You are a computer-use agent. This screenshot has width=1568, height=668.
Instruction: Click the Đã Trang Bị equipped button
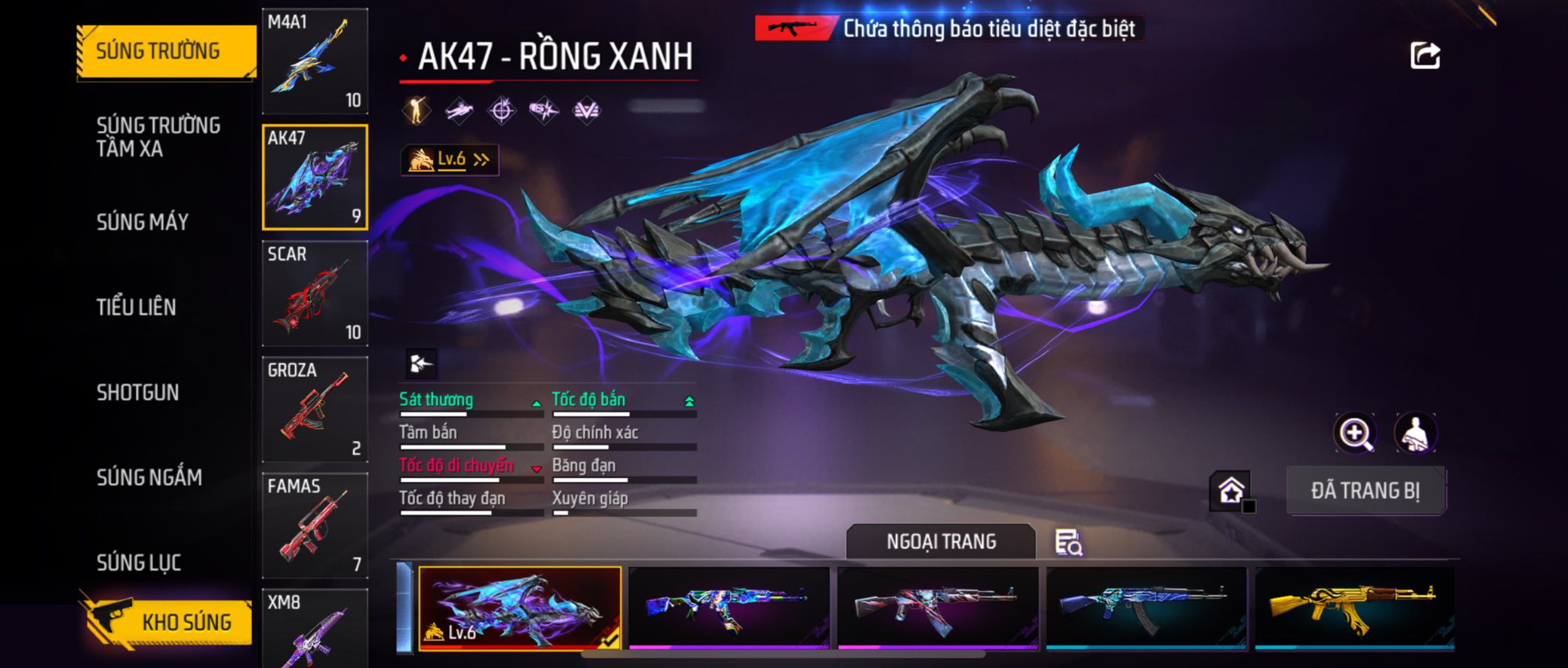[x=1366, y=490]
